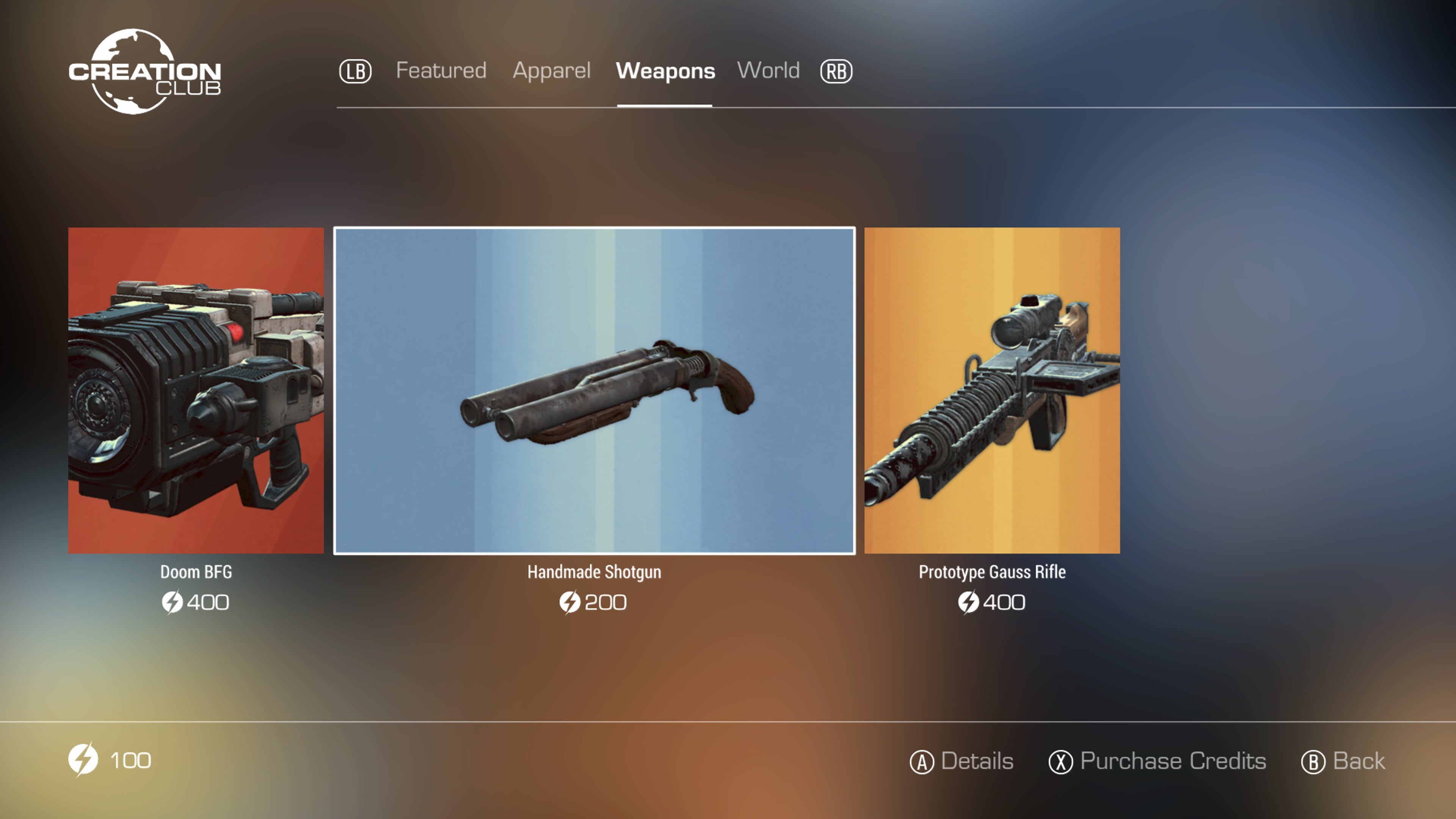Pick the Prototype Gauss Rifle tile
The image size is (1456, 819).
(x=992, y=390)
